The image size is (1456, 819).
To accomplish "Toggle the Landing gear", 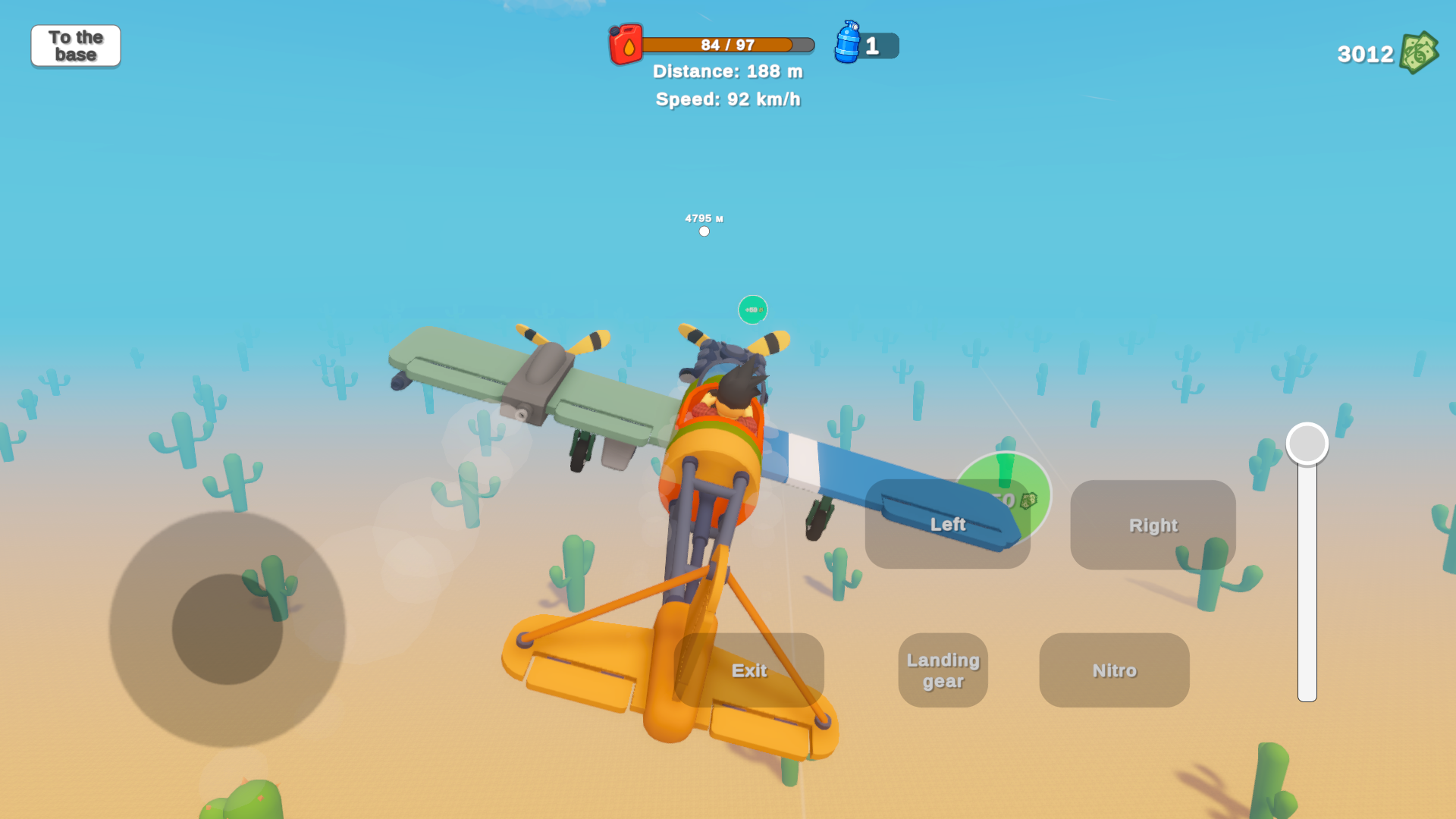I will click(x=942, y=670).
